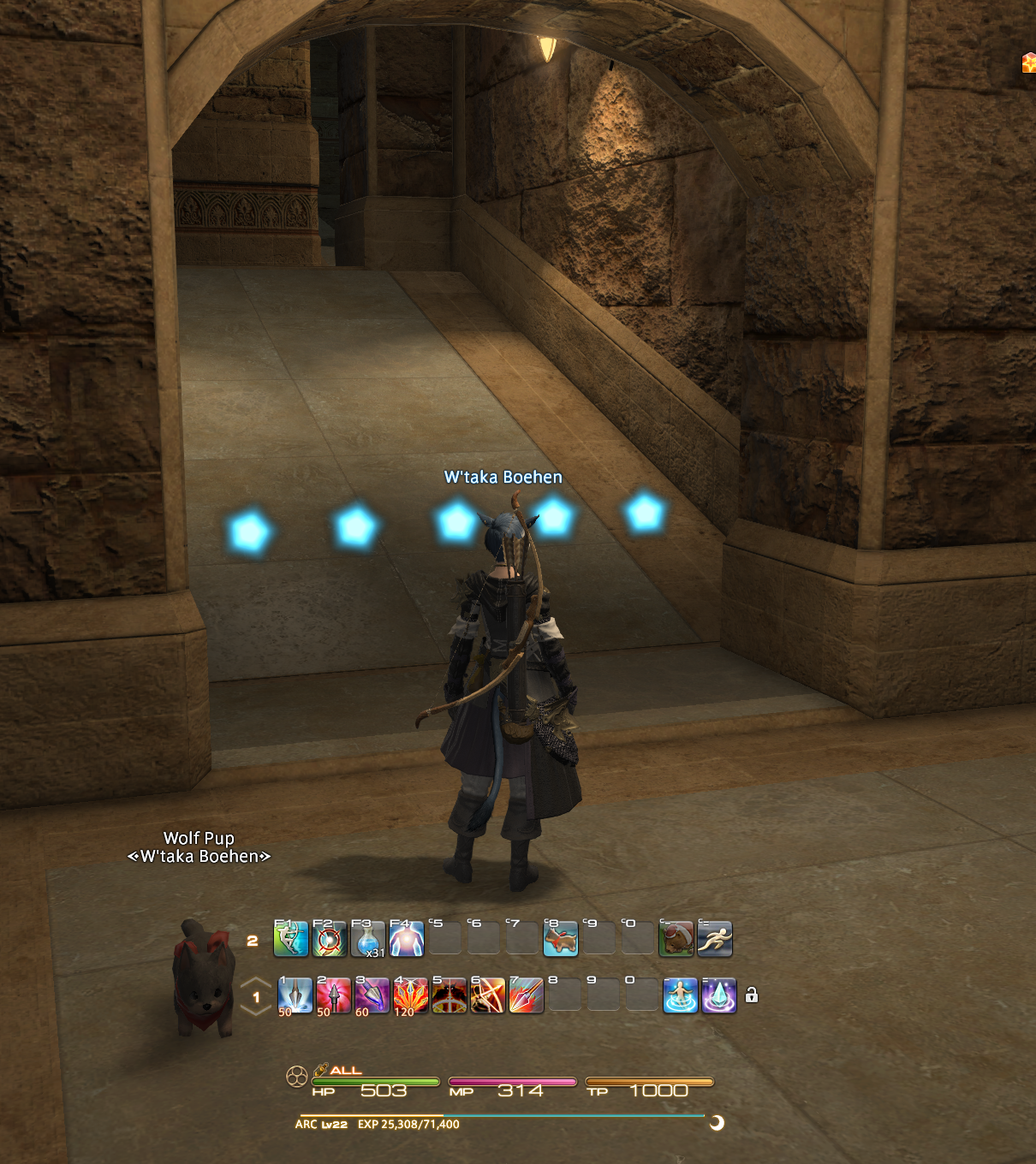The image size is (1036, 1164).
Task: Use the red target reticle ability
Action: pos(330,939)
